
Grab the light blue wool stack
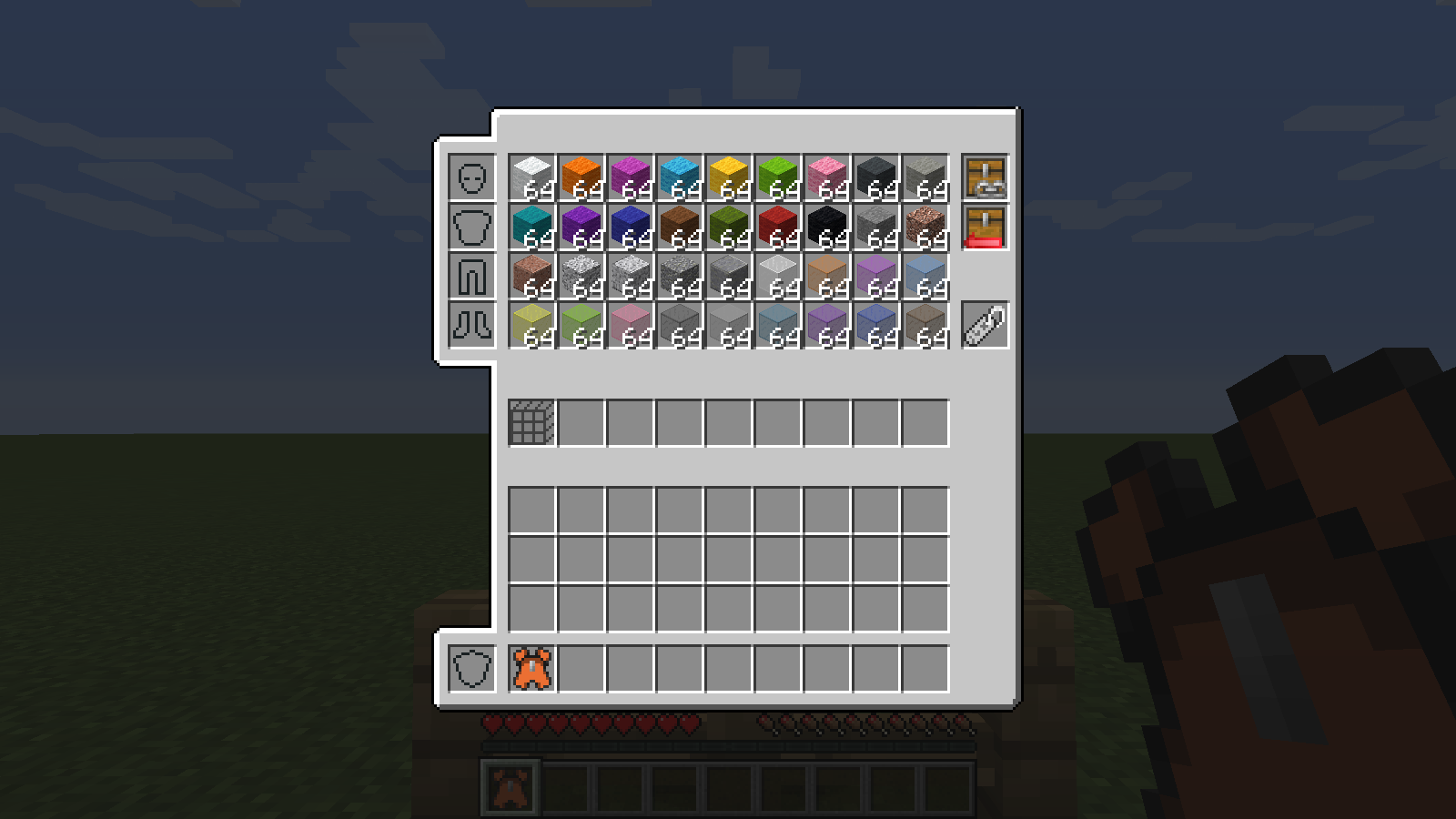coord(682,177)
